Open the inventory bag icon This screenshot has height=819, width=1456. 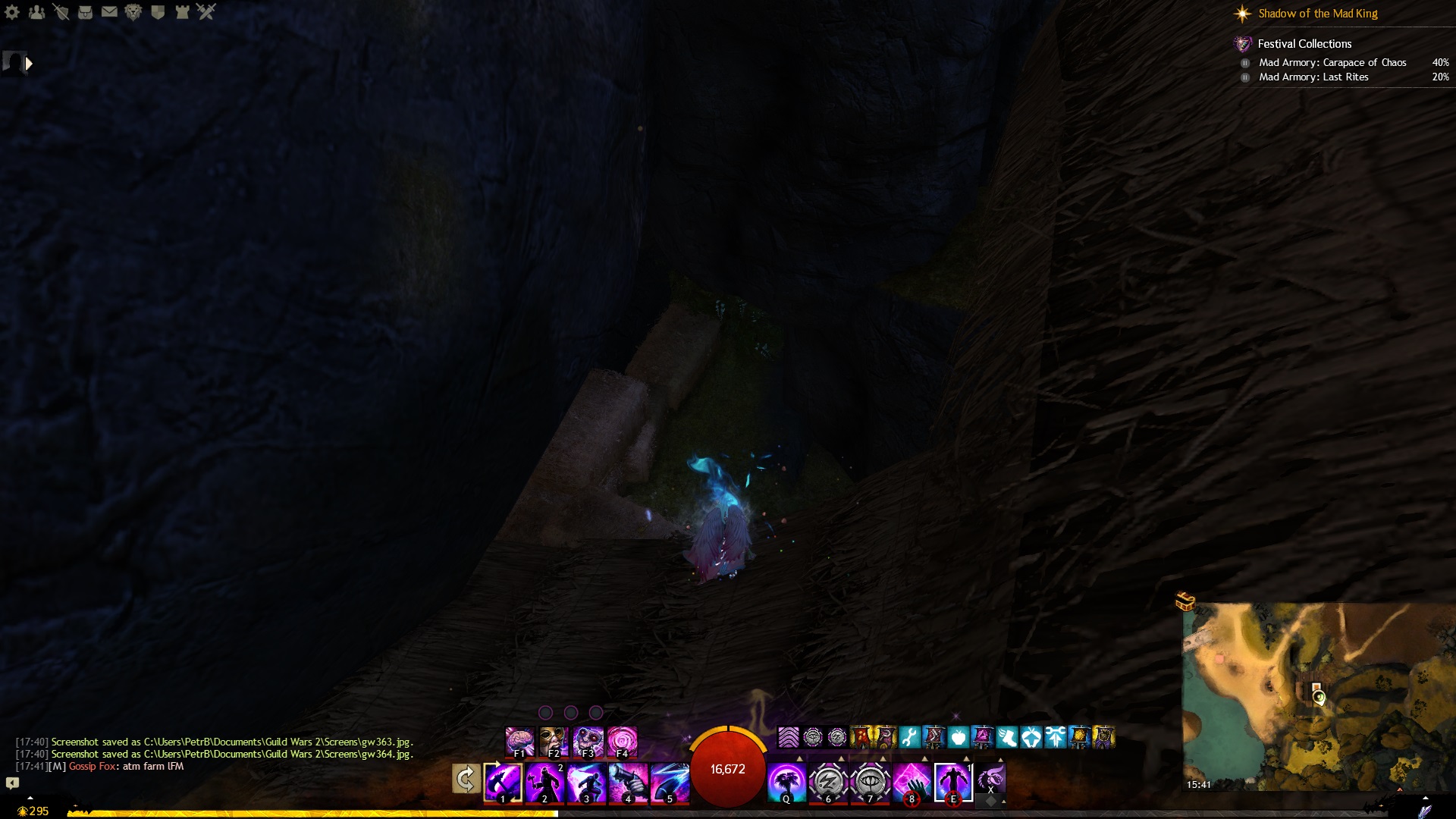(x=85, y=12)
